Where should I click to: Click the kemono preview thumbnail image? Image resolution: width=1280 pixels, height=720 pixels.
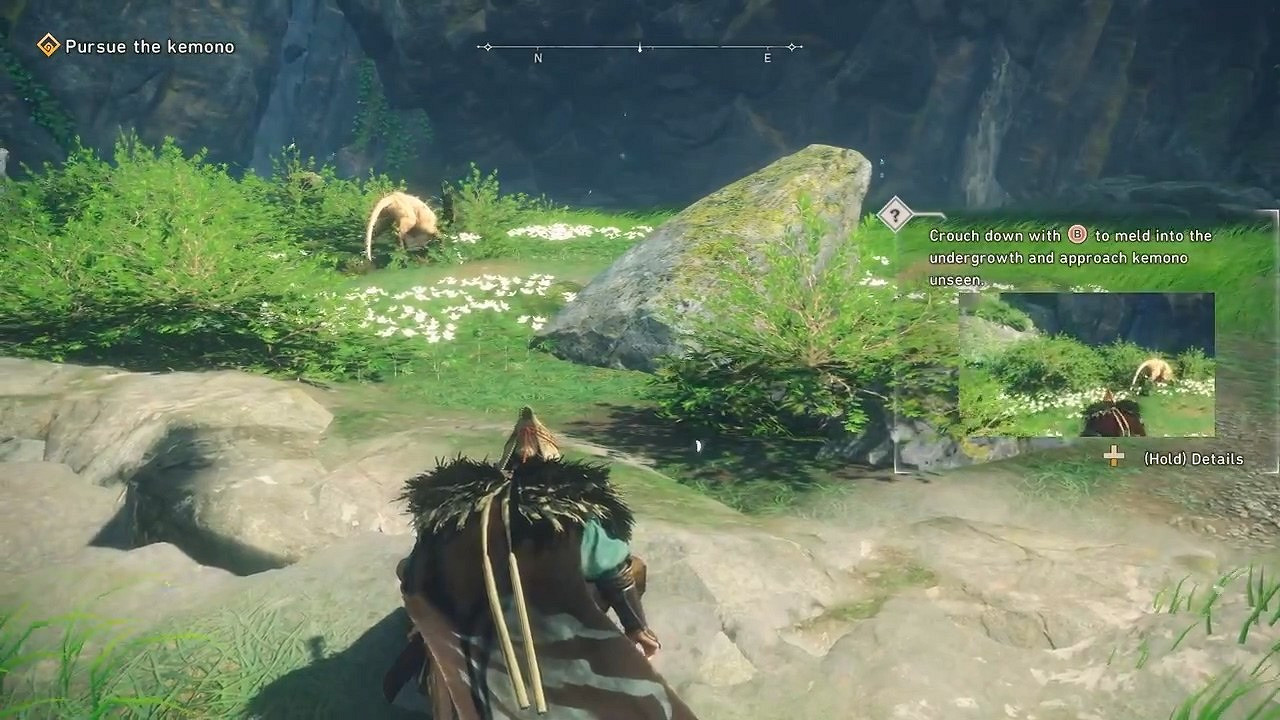[x=1085, y=365]
